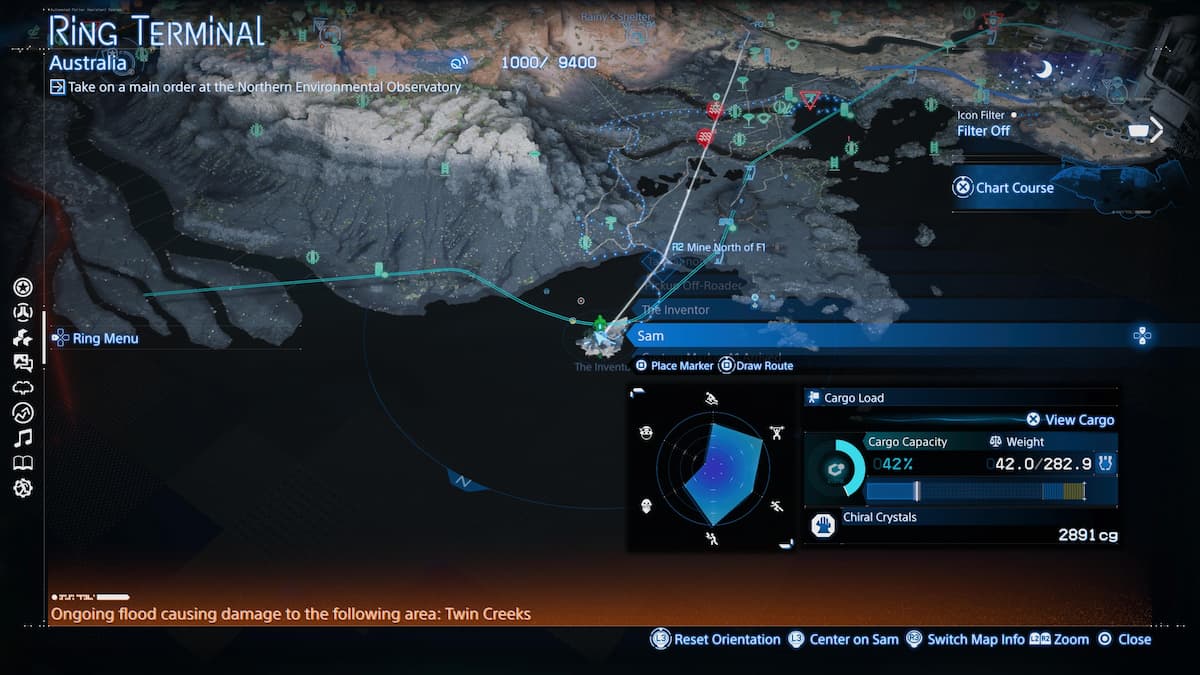This screenshot has width=1200, height=675.
Task: Select the music note sidebar icon
Action: 23,438
